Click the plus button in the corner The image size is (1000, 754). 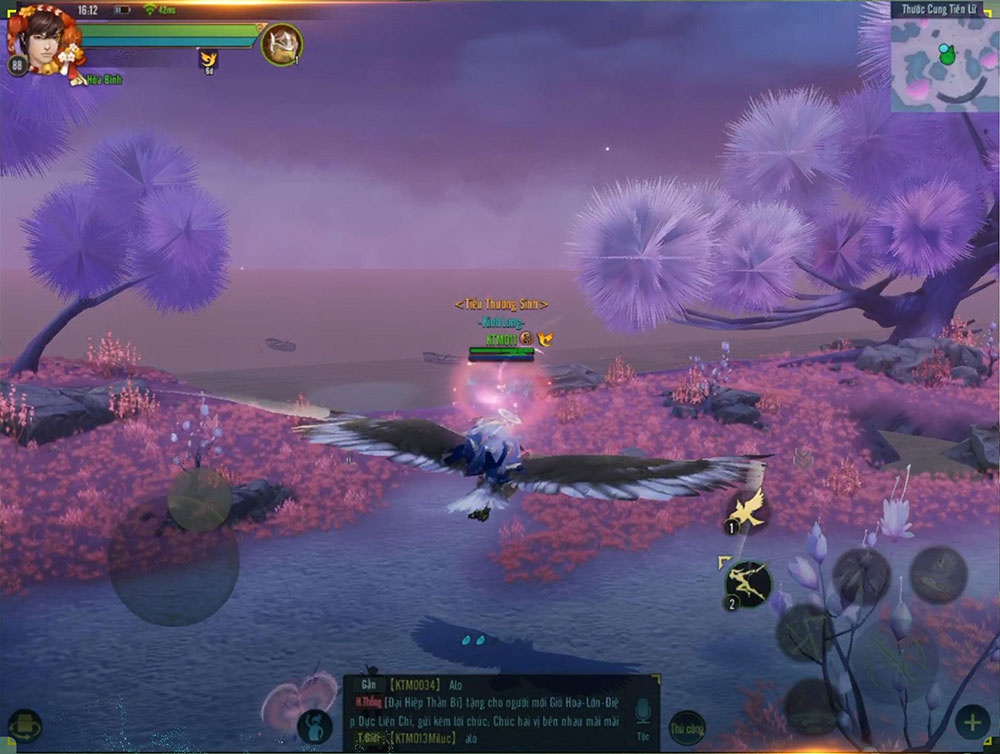971,722
